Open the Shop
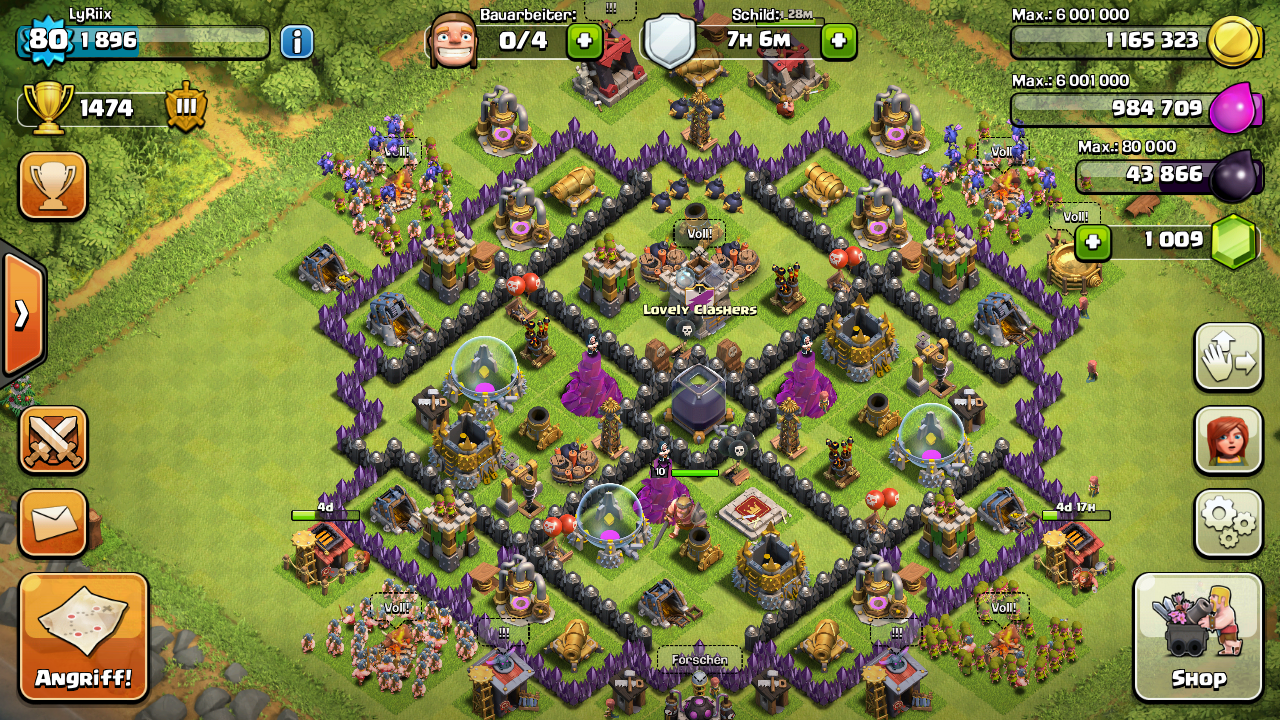This screenshot has height=720, width=1280. coord(1198,637)
